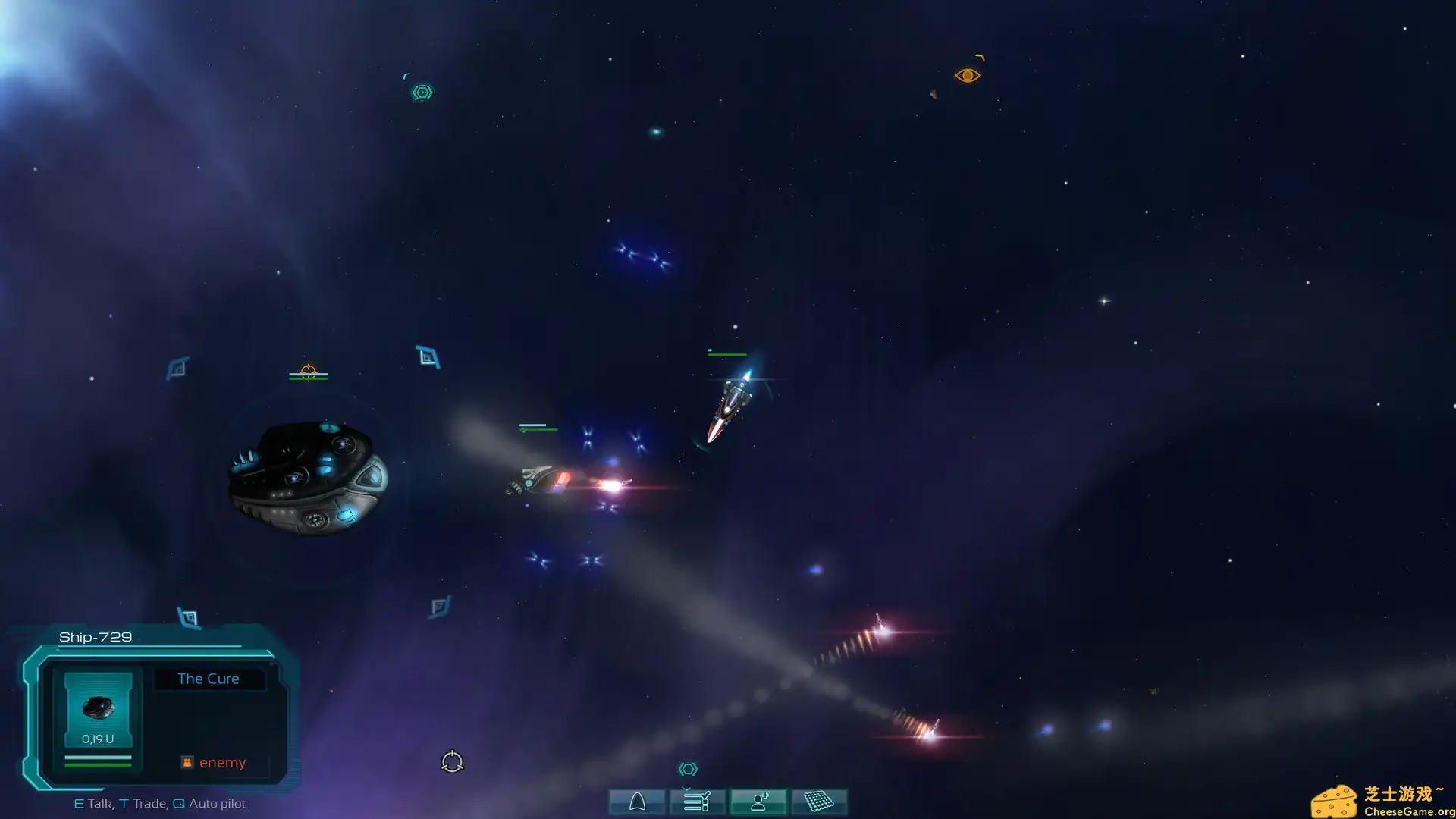Image resolution: width=1456 pixels, height=819 pixels.
Task: Select the crew recruitment icon
Action: coord(758,802)
